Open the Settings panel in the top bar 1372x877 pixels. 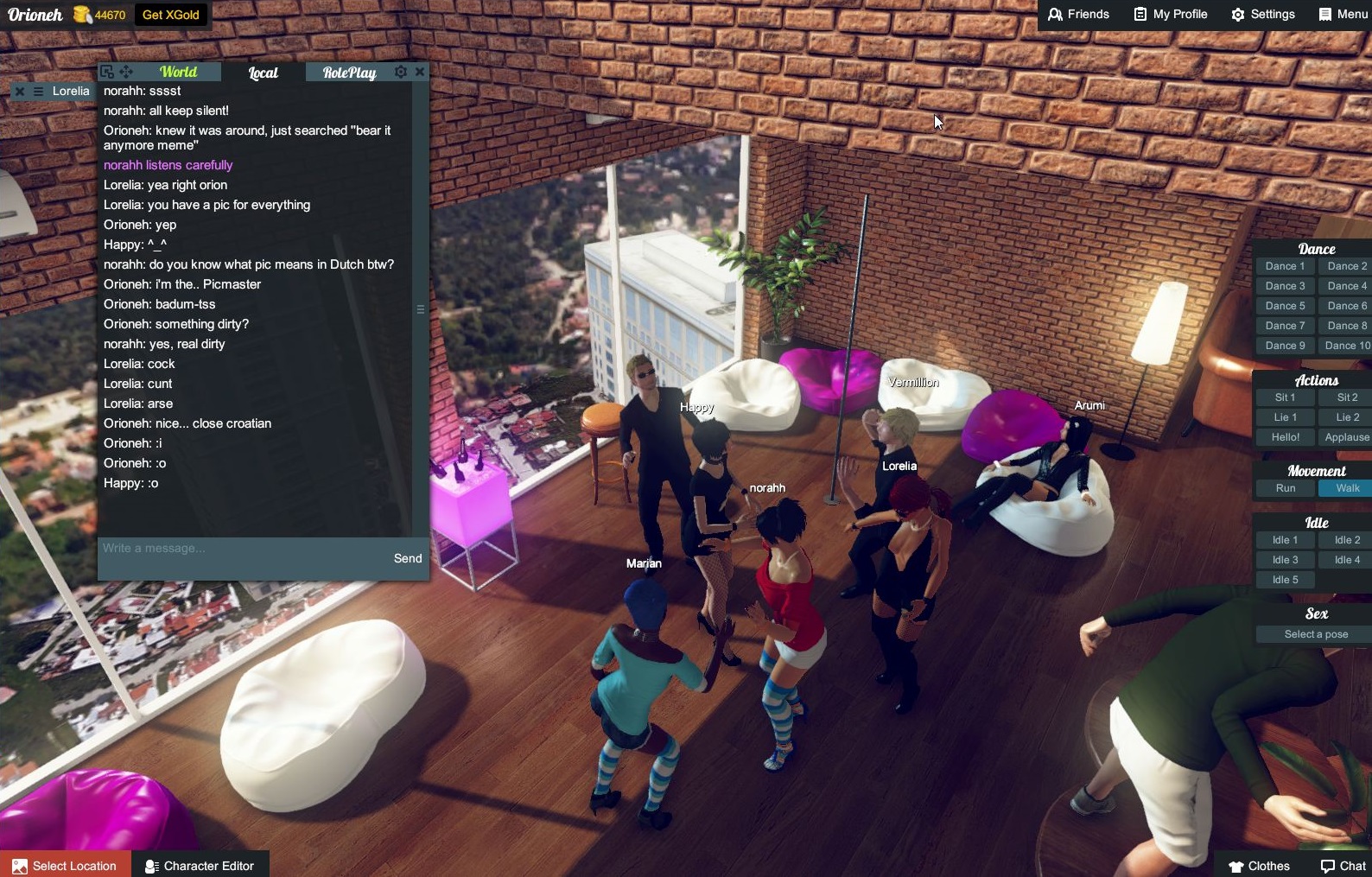click(1262, 14)
